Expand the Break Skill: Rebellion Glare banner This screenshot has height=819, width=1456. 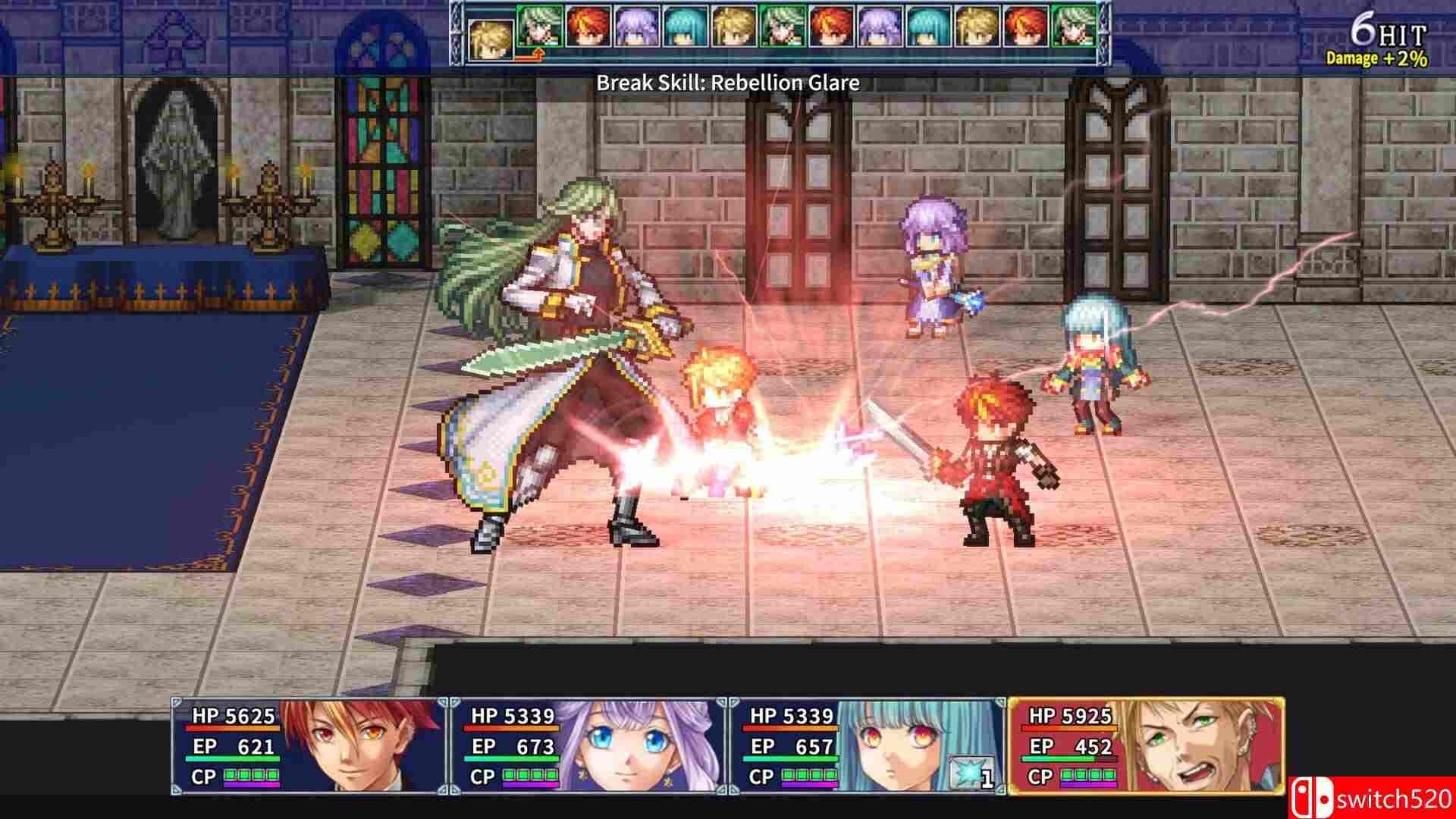coord(728,82)
